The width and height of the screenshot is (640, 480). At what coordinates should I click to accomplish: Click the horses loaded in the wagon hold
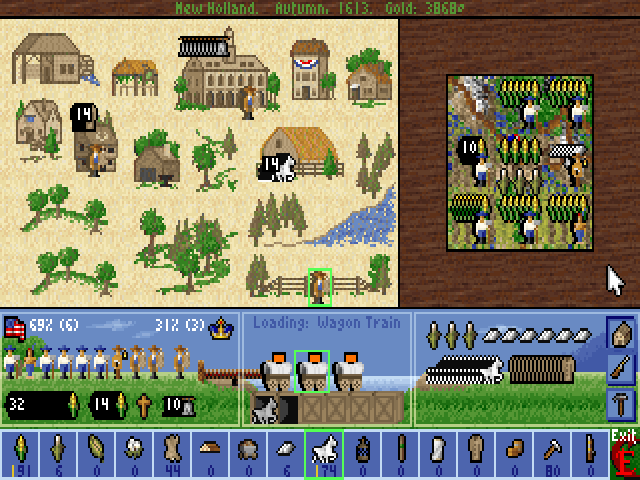point(266,407)
